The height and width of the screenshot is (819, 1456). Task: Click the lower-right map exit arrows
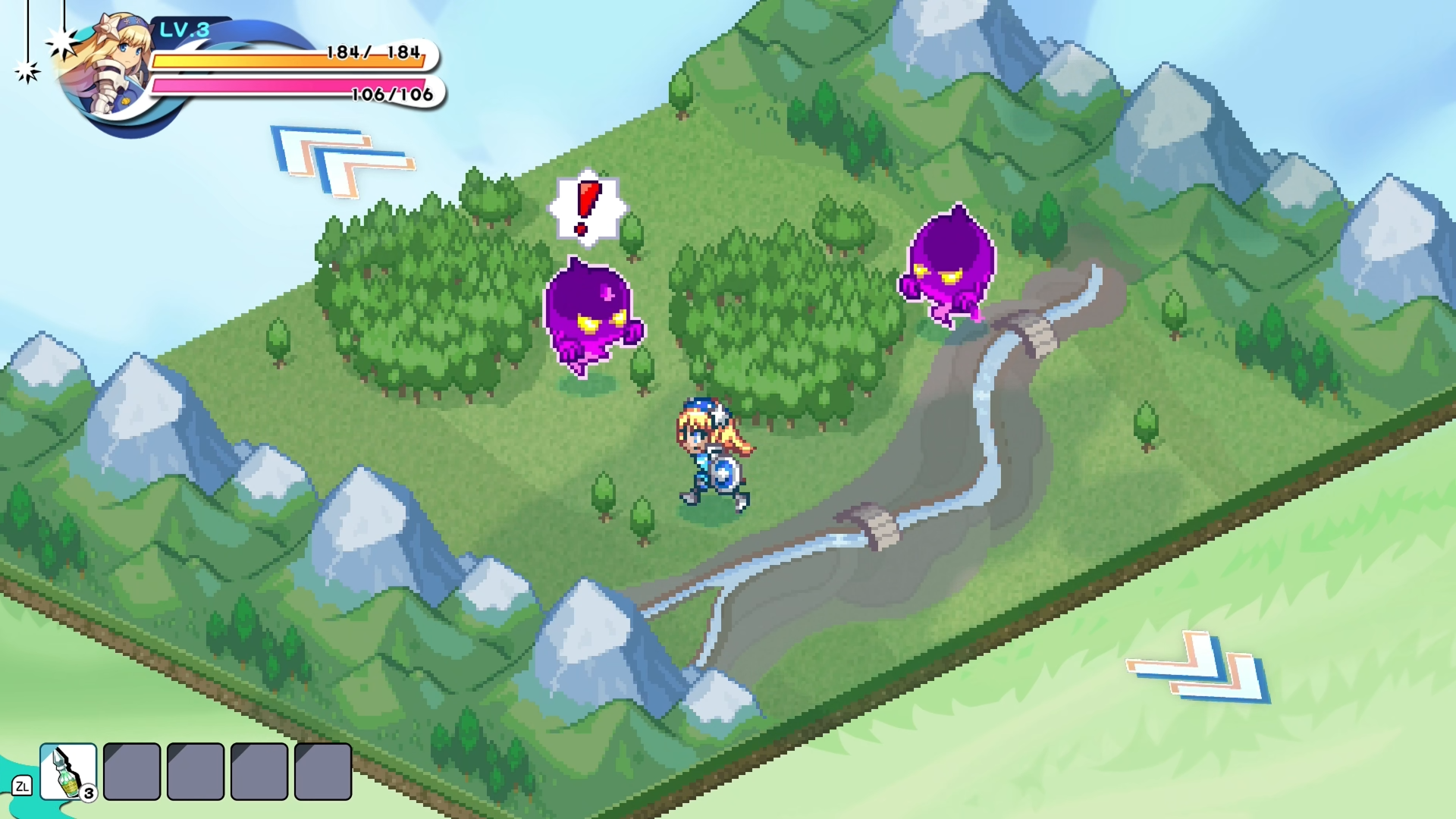click(1199, 667)
